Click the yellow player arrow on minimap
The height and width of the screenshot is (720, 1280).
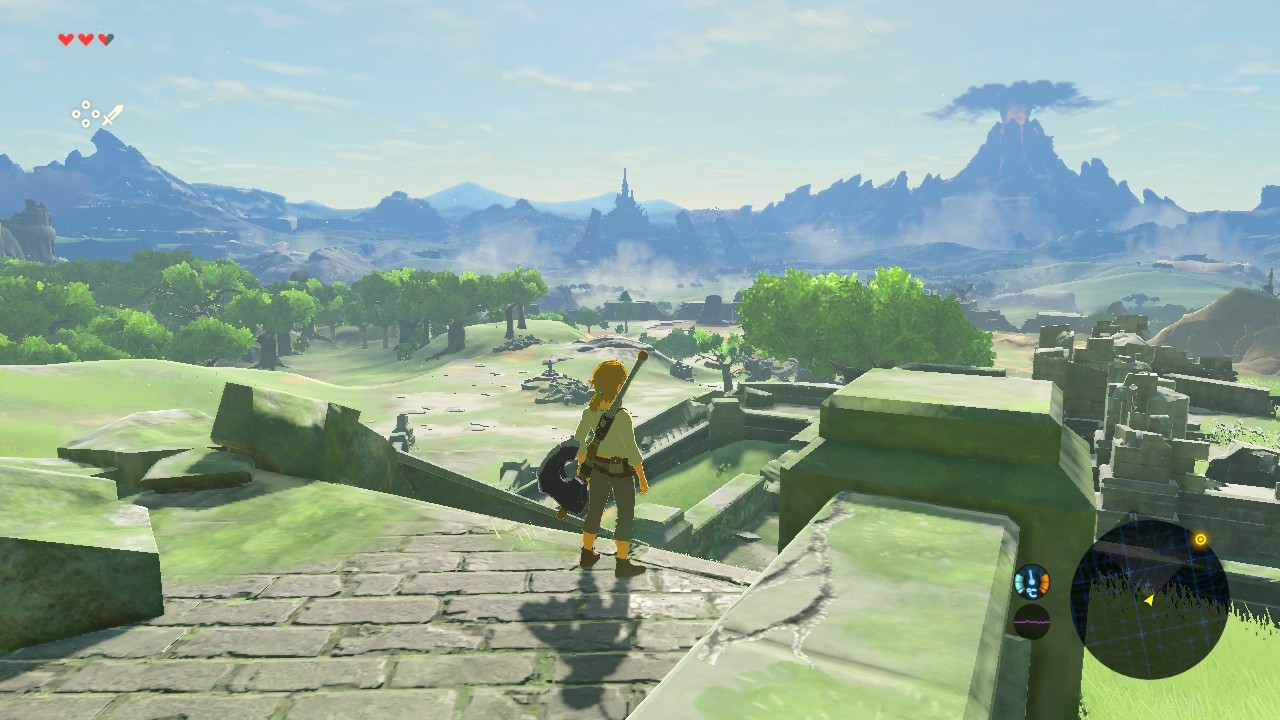tap(1149, 600)
